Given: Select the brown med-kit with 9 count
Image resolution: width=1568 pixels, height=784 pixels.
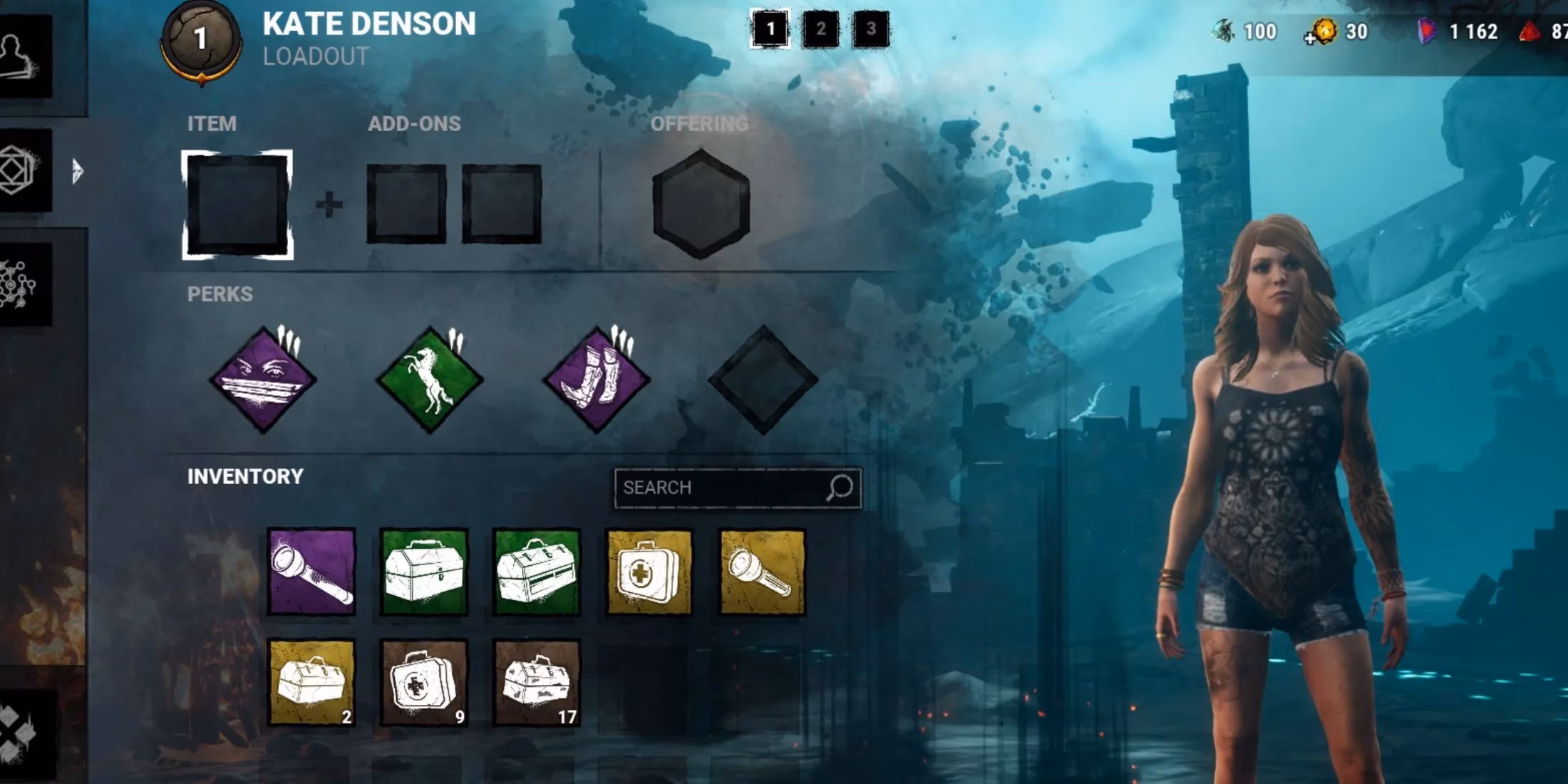Looking at the screenshot, I should click(x=424, y=681).
